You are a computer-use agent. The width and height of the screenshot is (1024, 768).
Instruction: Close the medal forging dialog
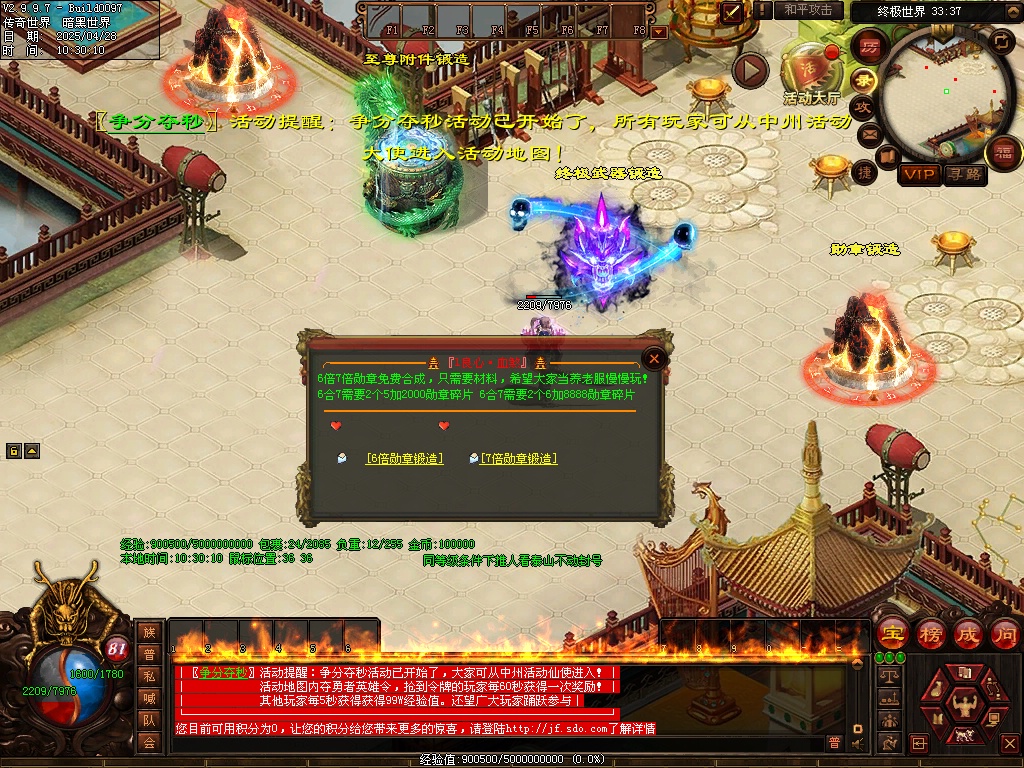[x=654, y=359]
